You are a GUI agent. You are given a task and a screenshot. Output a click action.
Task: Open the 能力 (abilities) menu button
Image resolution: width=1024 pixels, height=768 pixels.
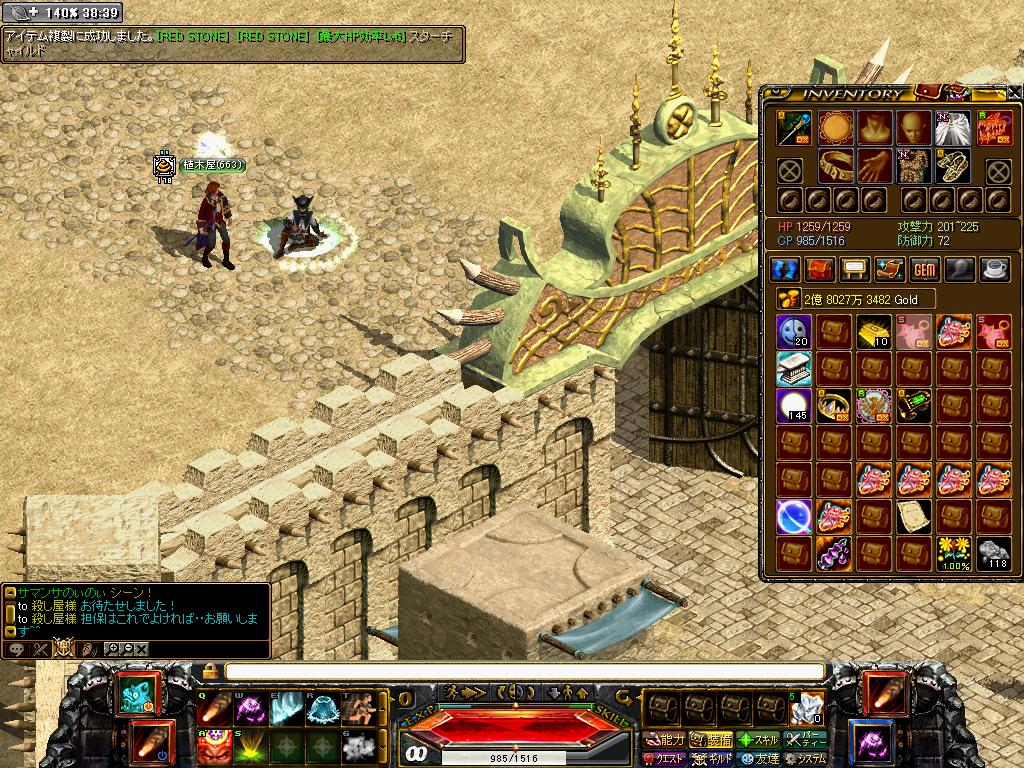(665, 740)
